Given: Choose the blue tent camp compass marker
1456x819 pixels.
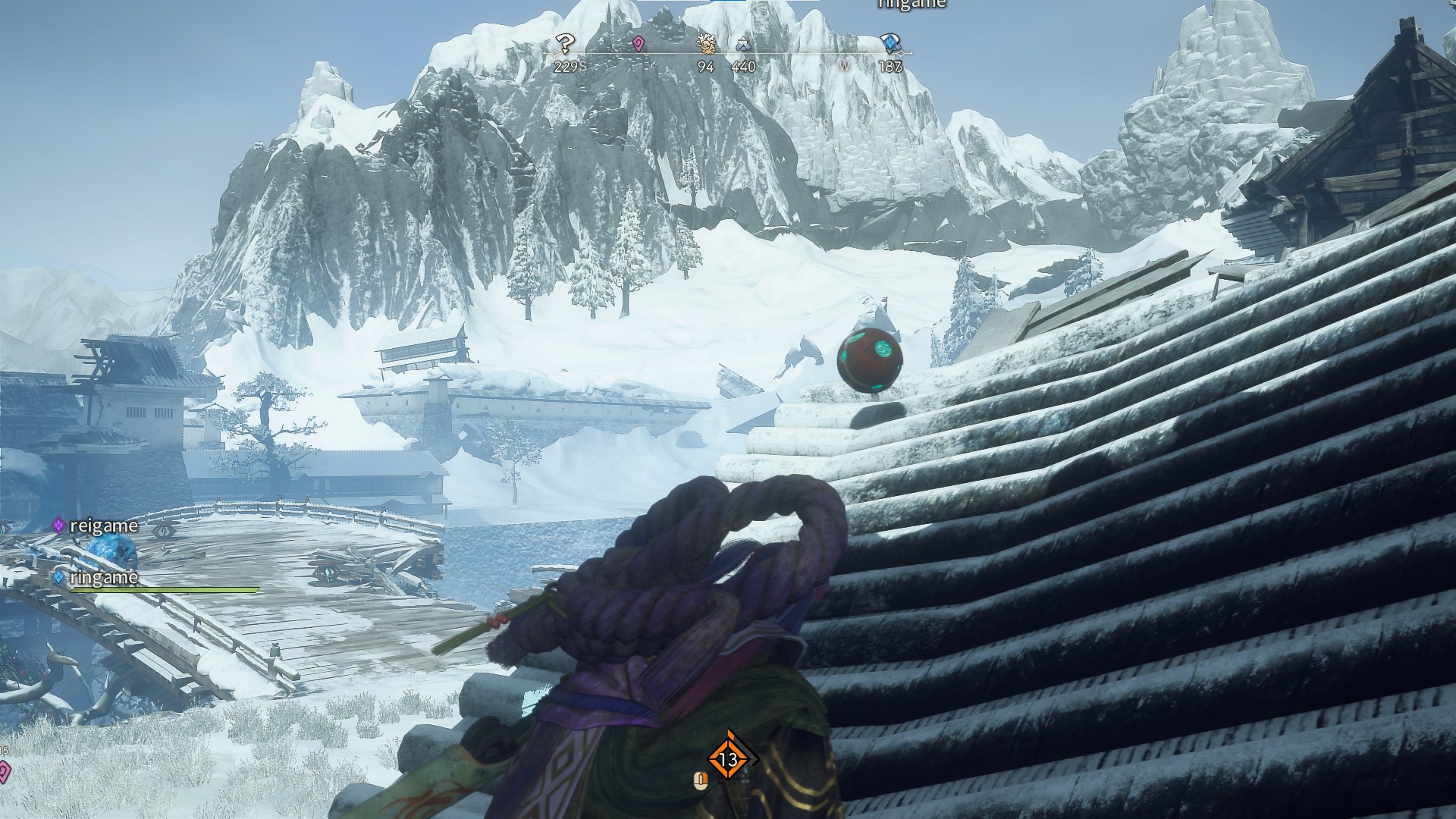Looking at the screenshot, I should tap(742, 45).
